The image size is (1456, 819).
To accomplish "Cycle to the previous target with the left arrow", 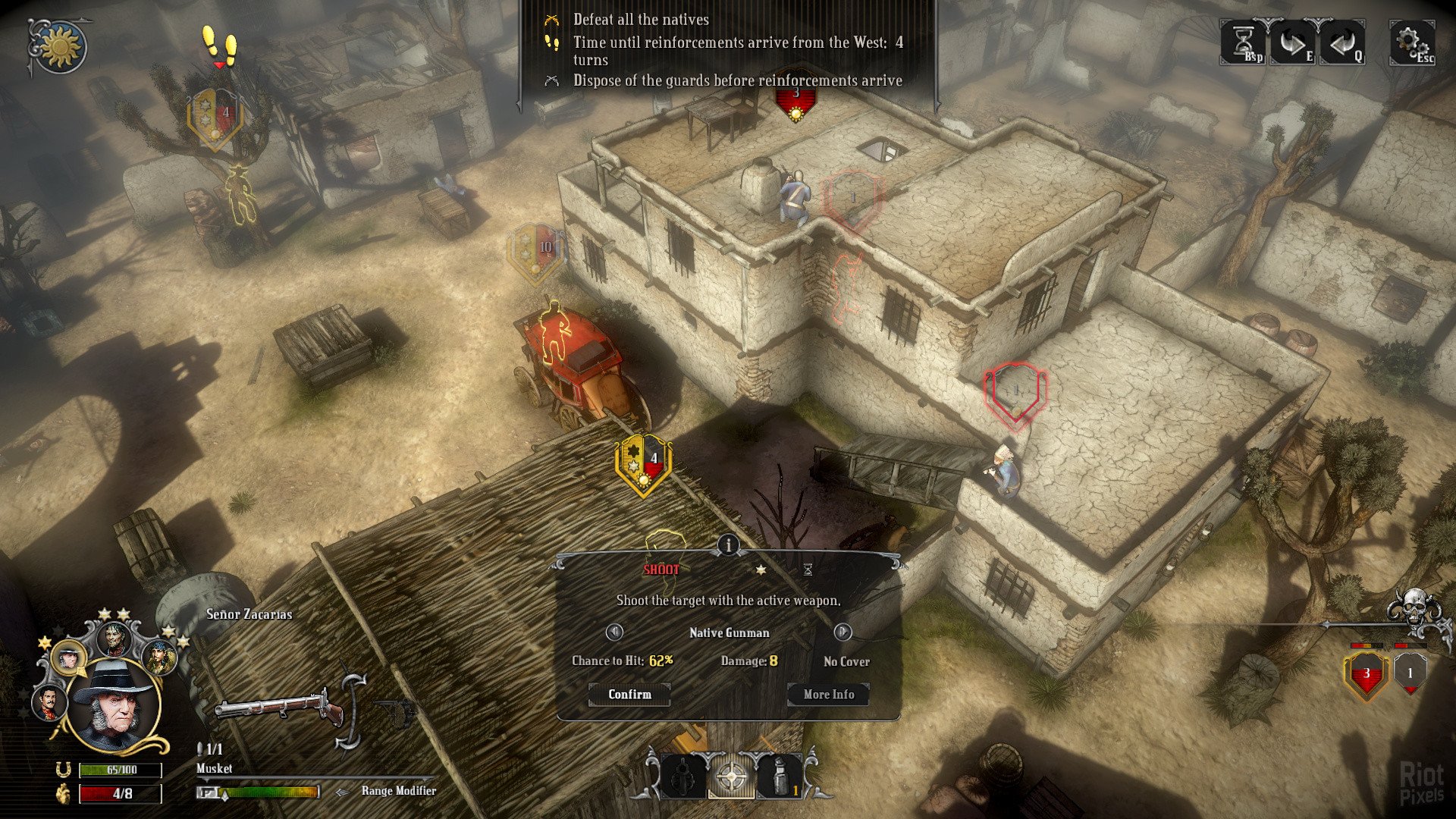I will coord(614,632).
